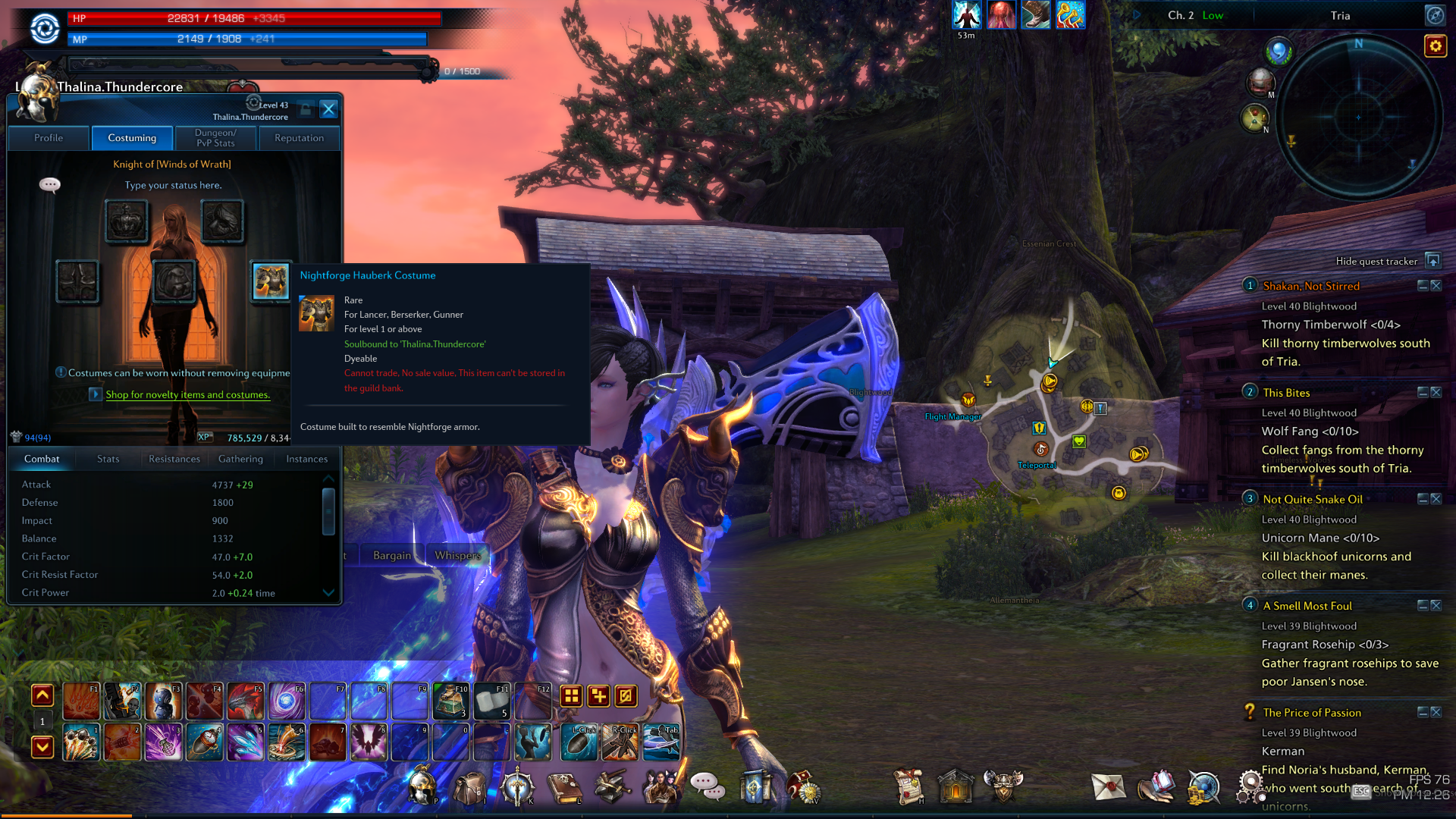Click the status message field
The image size is (1456, 819).
(x=173, y=185)
